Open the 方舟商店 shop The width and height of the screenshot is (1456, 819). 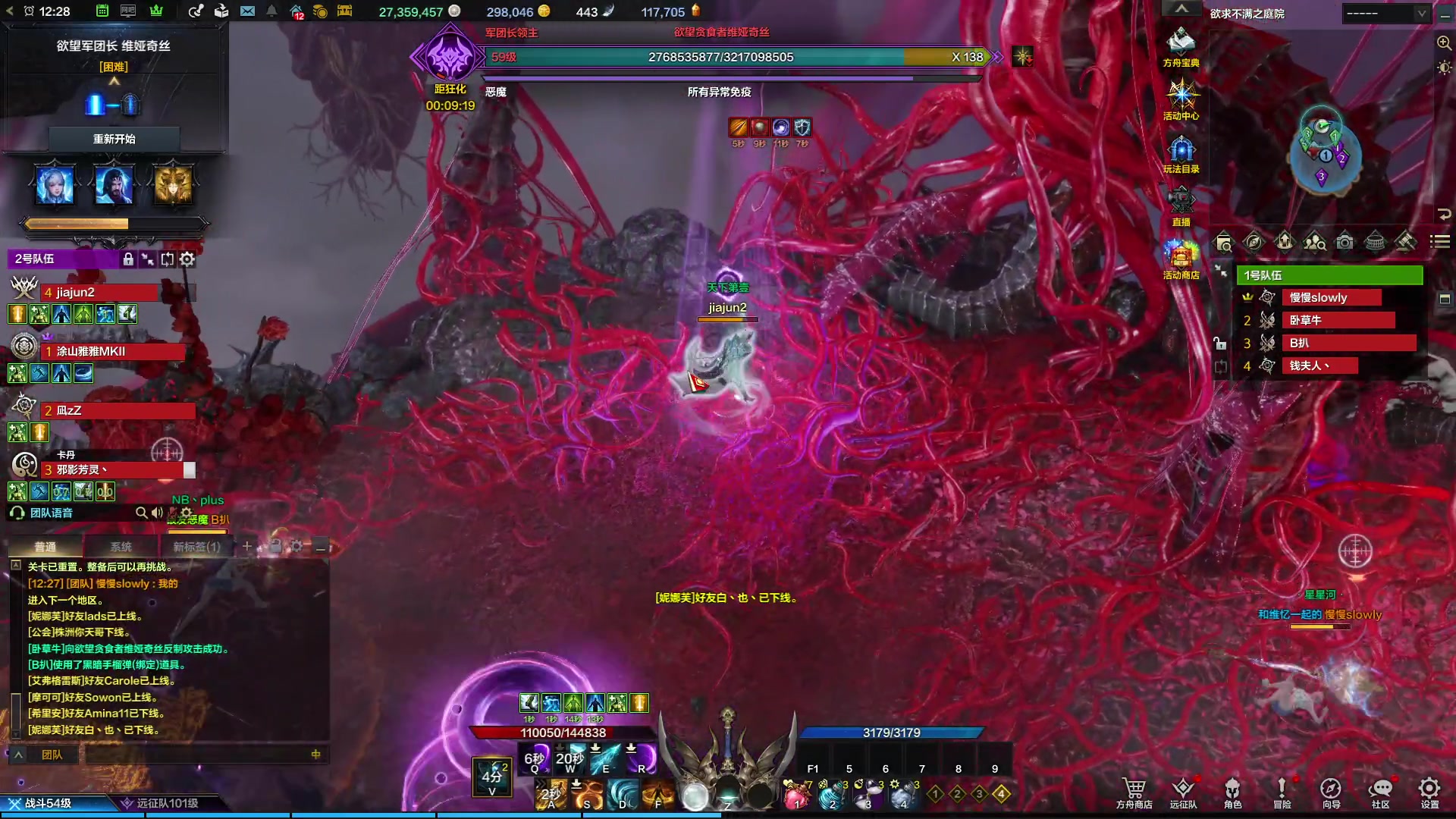click(x=1134, y=792)
